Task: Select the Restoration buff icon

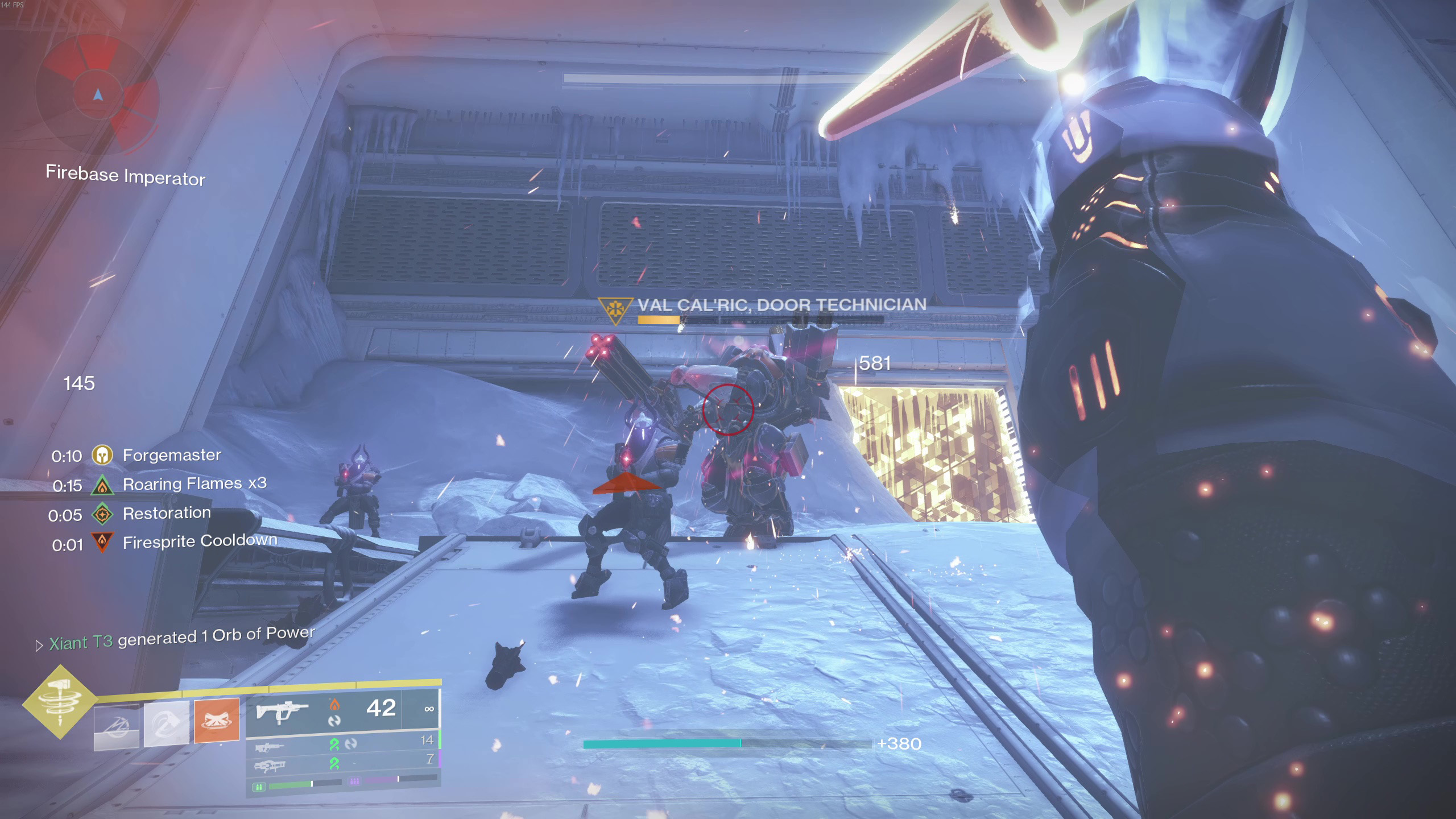Action: 102,515
